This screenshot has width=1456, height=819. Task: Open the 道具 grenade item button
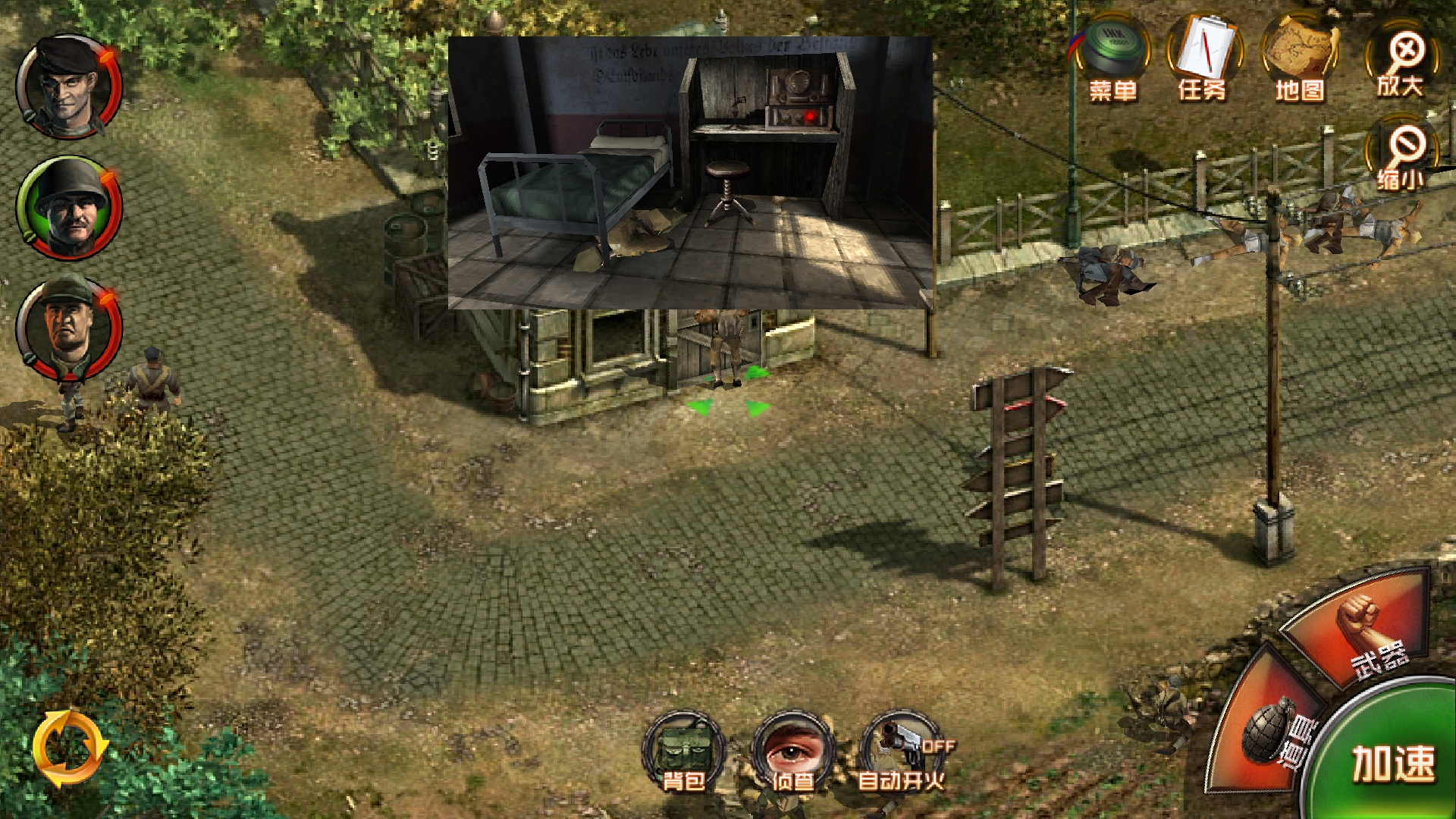point(1270,728)
